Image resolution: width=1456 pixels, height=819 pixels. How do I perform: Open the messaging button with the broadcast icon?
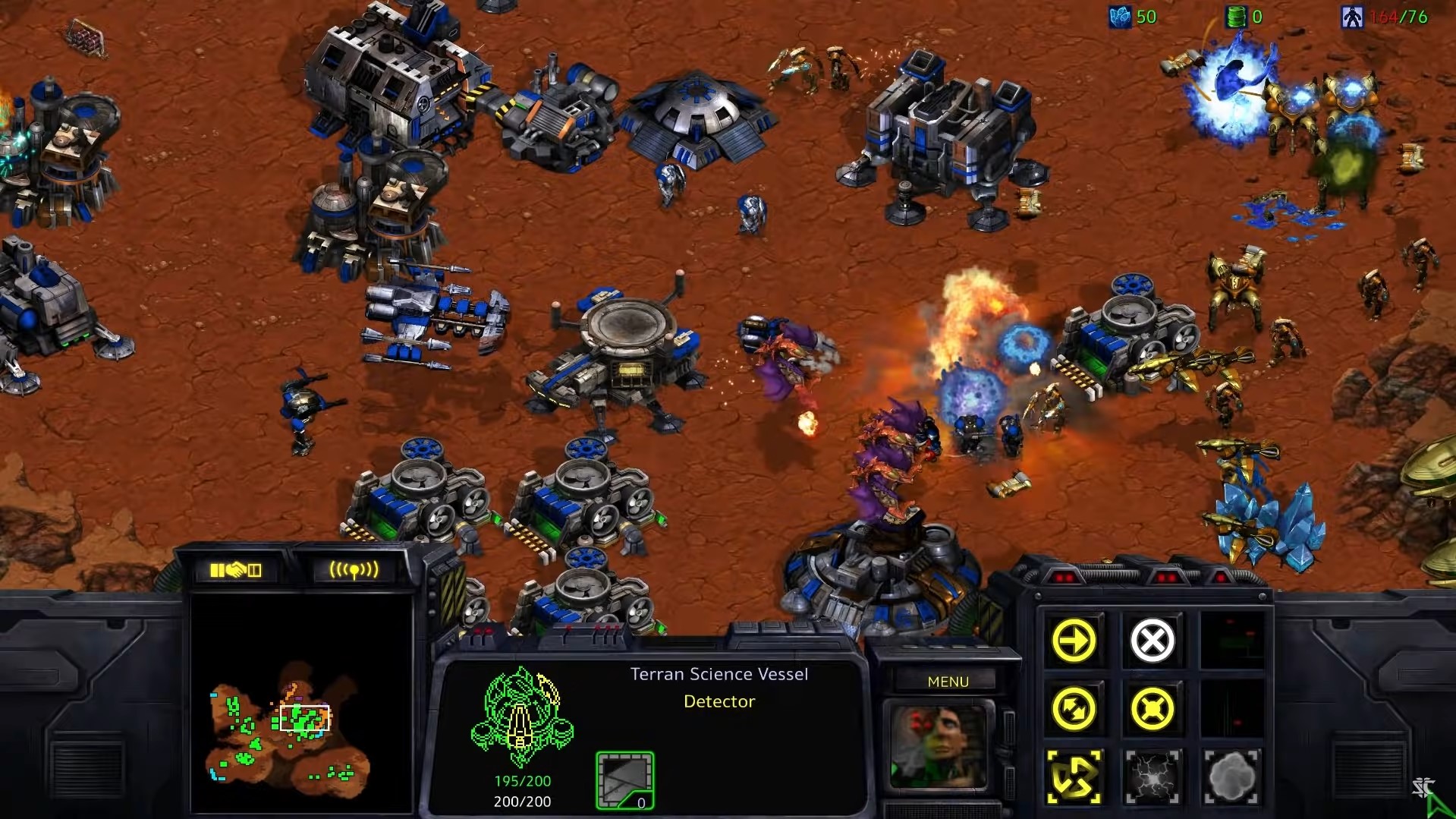[353, 570]
